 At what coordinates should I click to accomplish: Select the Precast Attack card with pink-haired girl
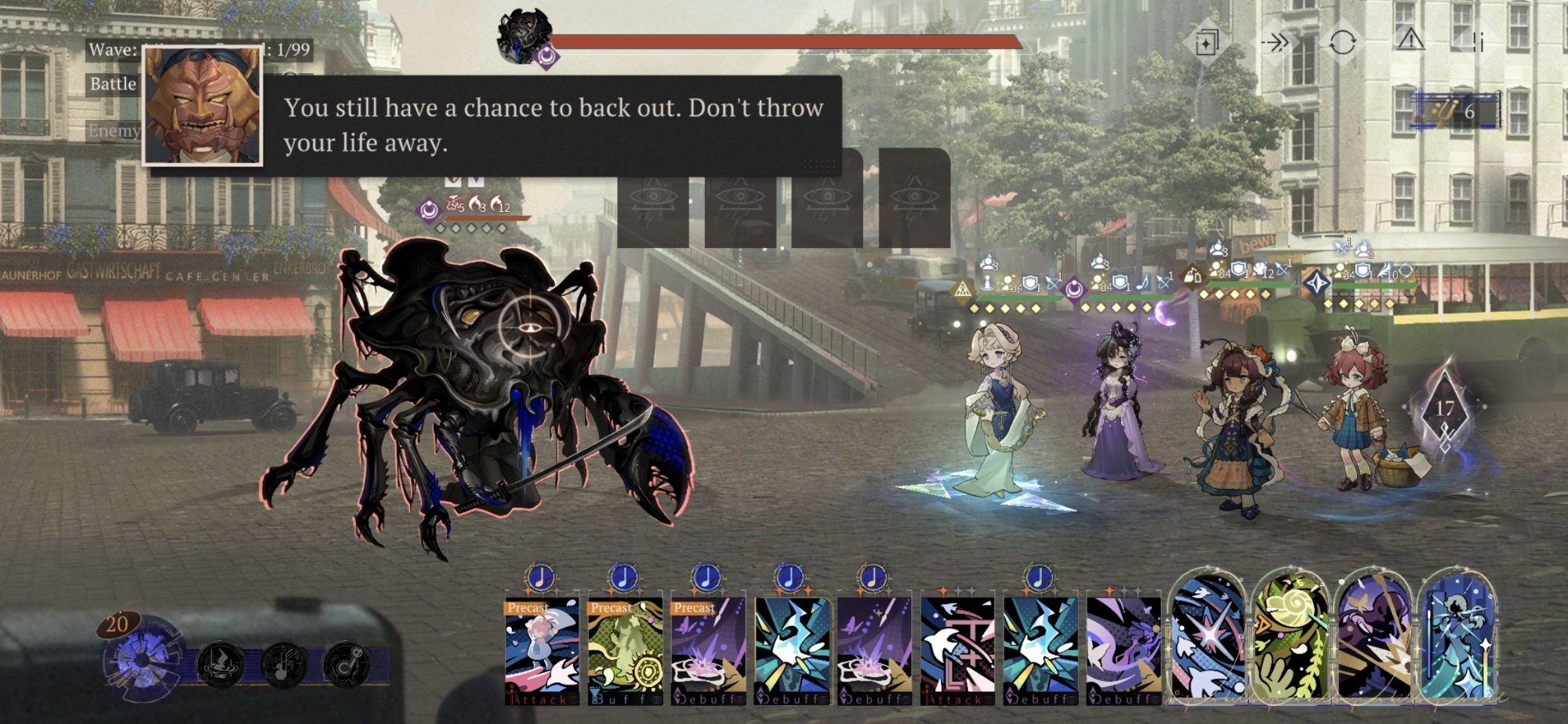coord(542,649)
